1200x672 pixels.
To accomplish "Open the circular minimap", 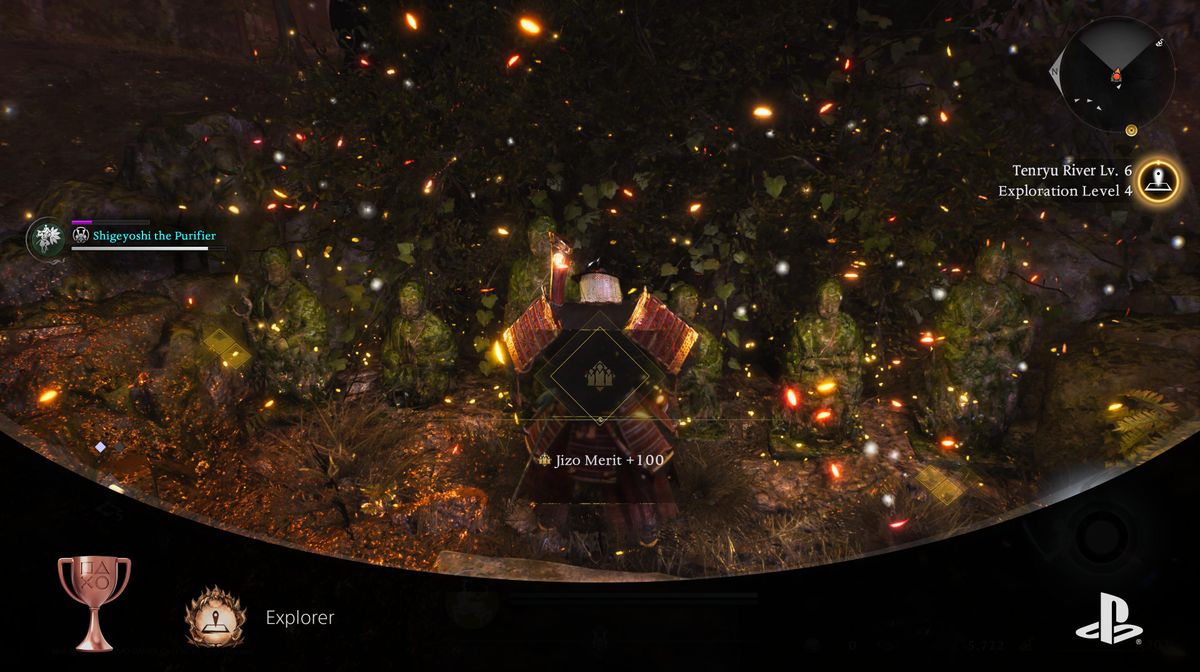I will coord(1117,75).
